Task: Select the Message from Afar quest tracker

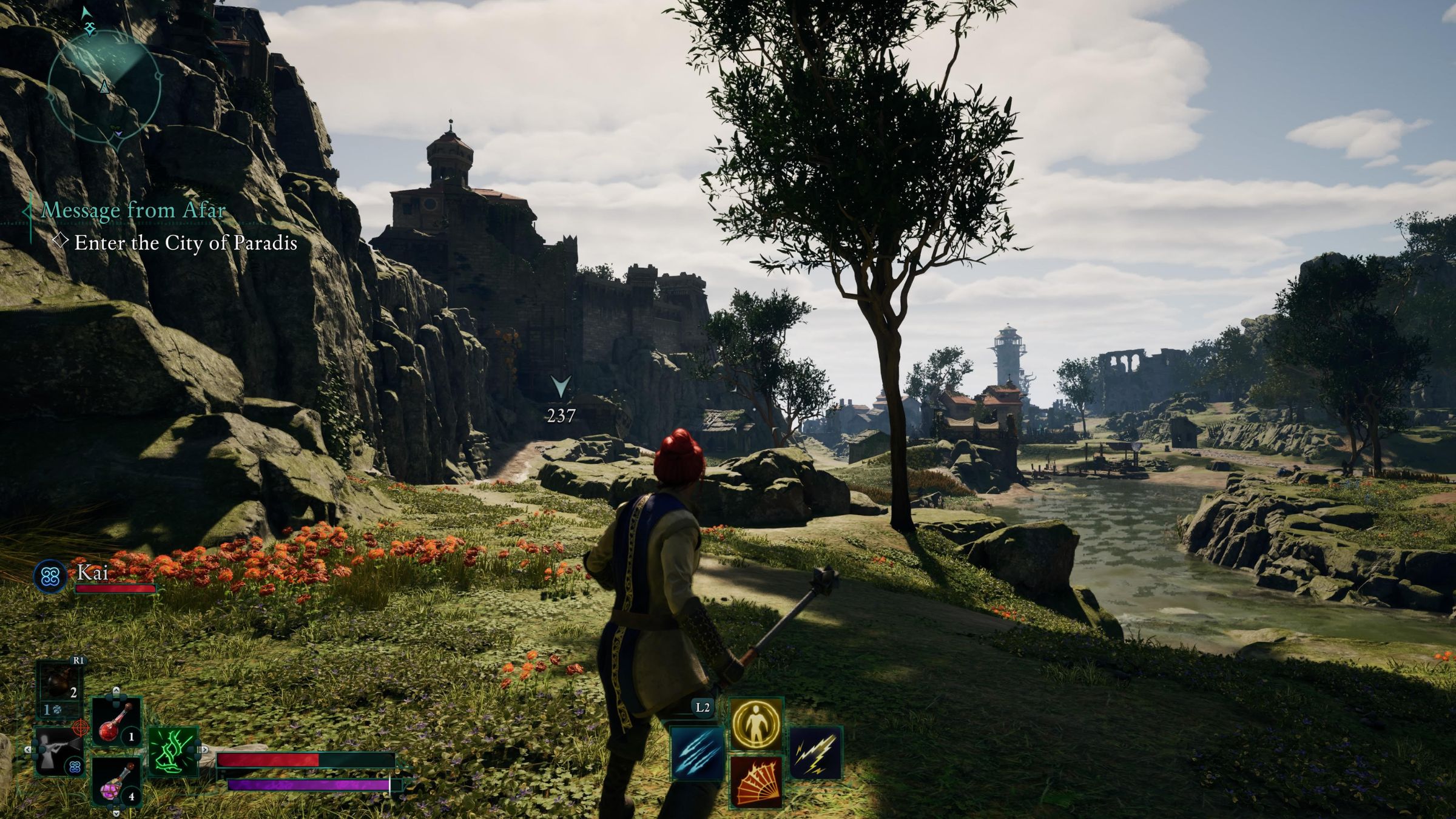Action: 133,211
